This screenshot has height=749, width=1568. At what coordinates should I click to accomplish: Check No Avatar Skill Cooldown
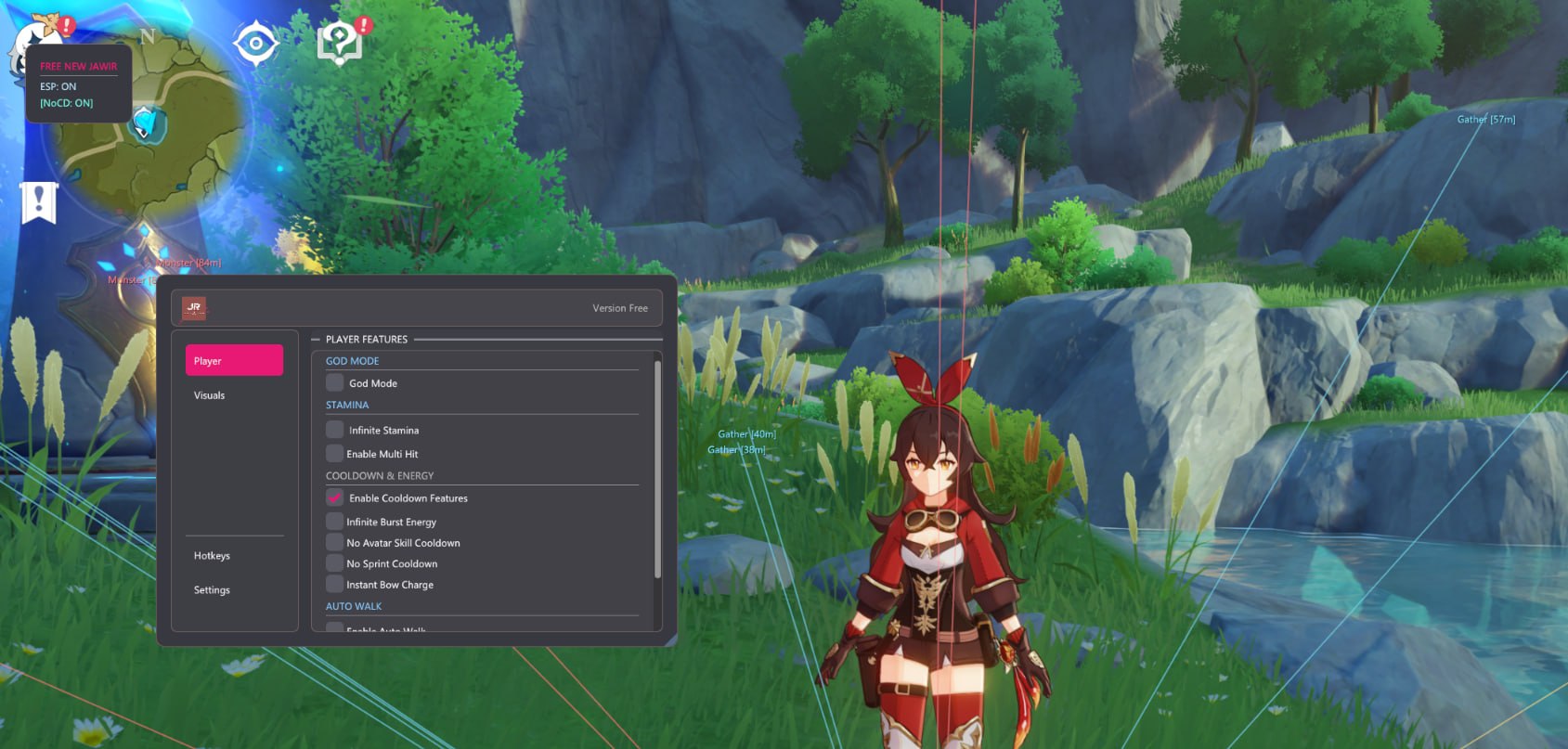[x=335, y=543]
